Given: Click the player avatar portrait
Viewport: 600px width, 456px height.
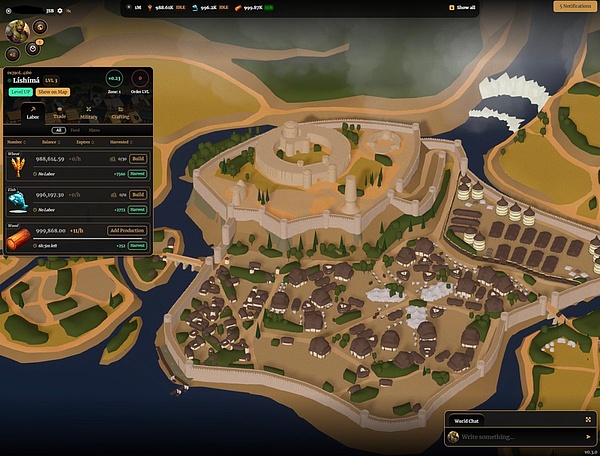Looking at the screenshot, I should pos(16,31).
